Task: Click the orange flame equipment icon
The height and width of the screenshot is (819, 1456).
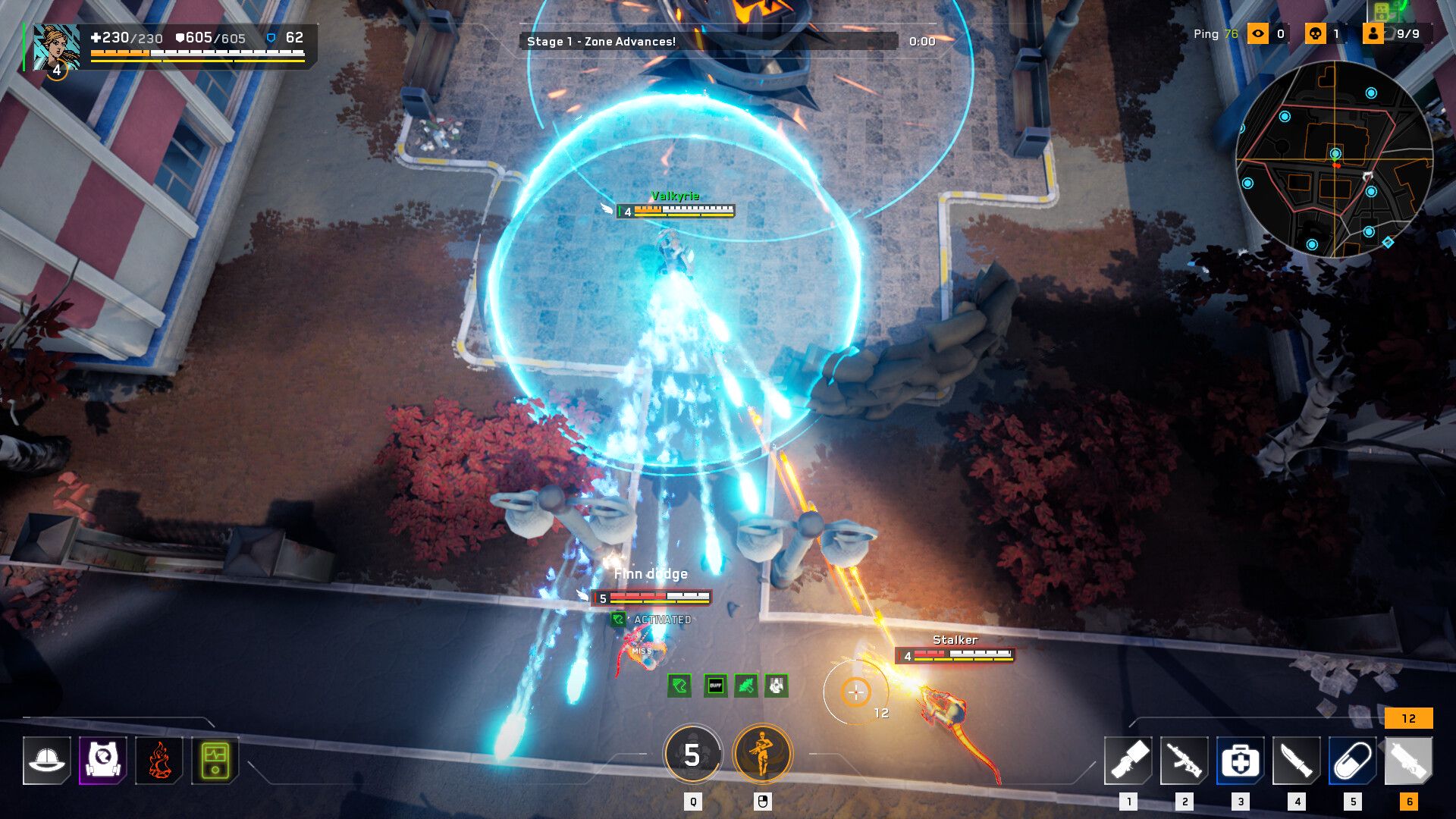Action: (x=159, y=760)
